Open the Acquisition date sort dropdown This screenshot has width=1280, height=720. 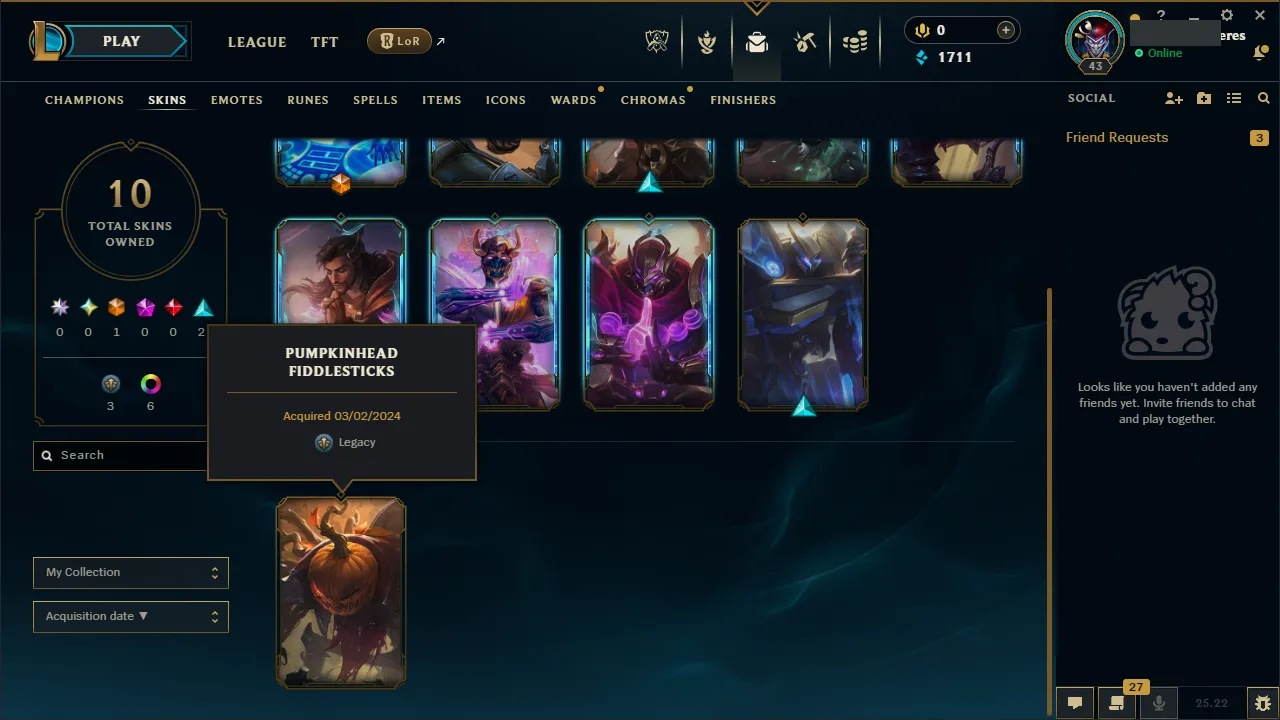130,616
